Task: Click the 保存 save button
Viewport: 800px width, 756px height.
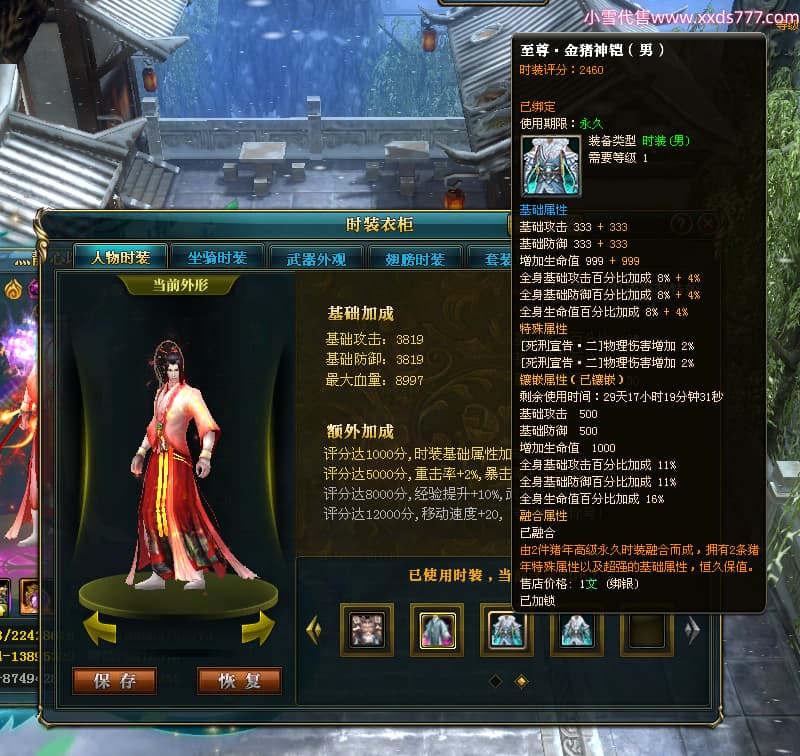Action: pos(115,681)
